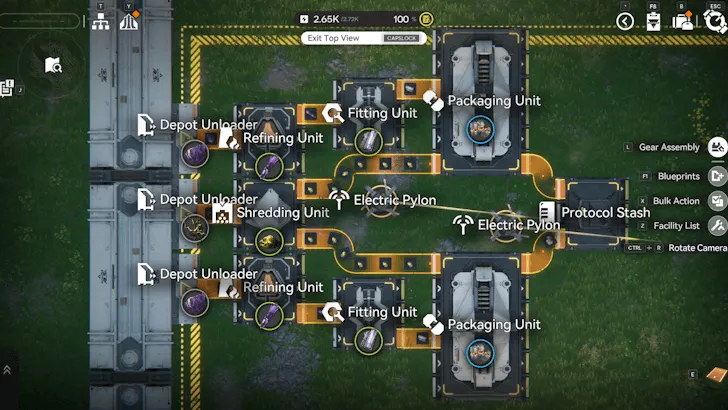Click the back arrow circle icon
Viewport: 728px width, 410px height.
625,21
